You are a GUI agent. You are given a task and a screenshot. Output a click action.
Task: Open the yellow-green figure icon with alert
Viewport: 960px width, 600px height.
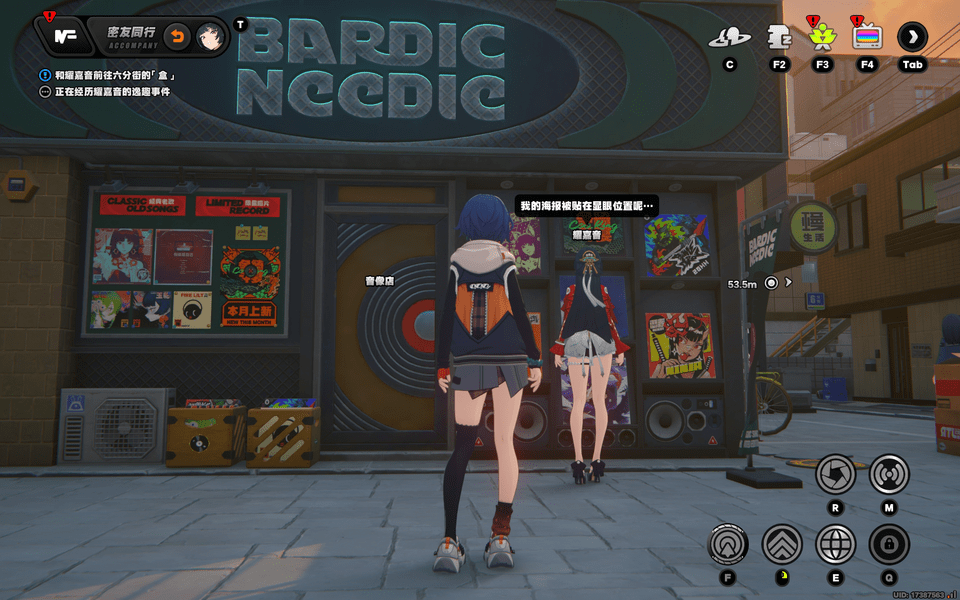822,38
